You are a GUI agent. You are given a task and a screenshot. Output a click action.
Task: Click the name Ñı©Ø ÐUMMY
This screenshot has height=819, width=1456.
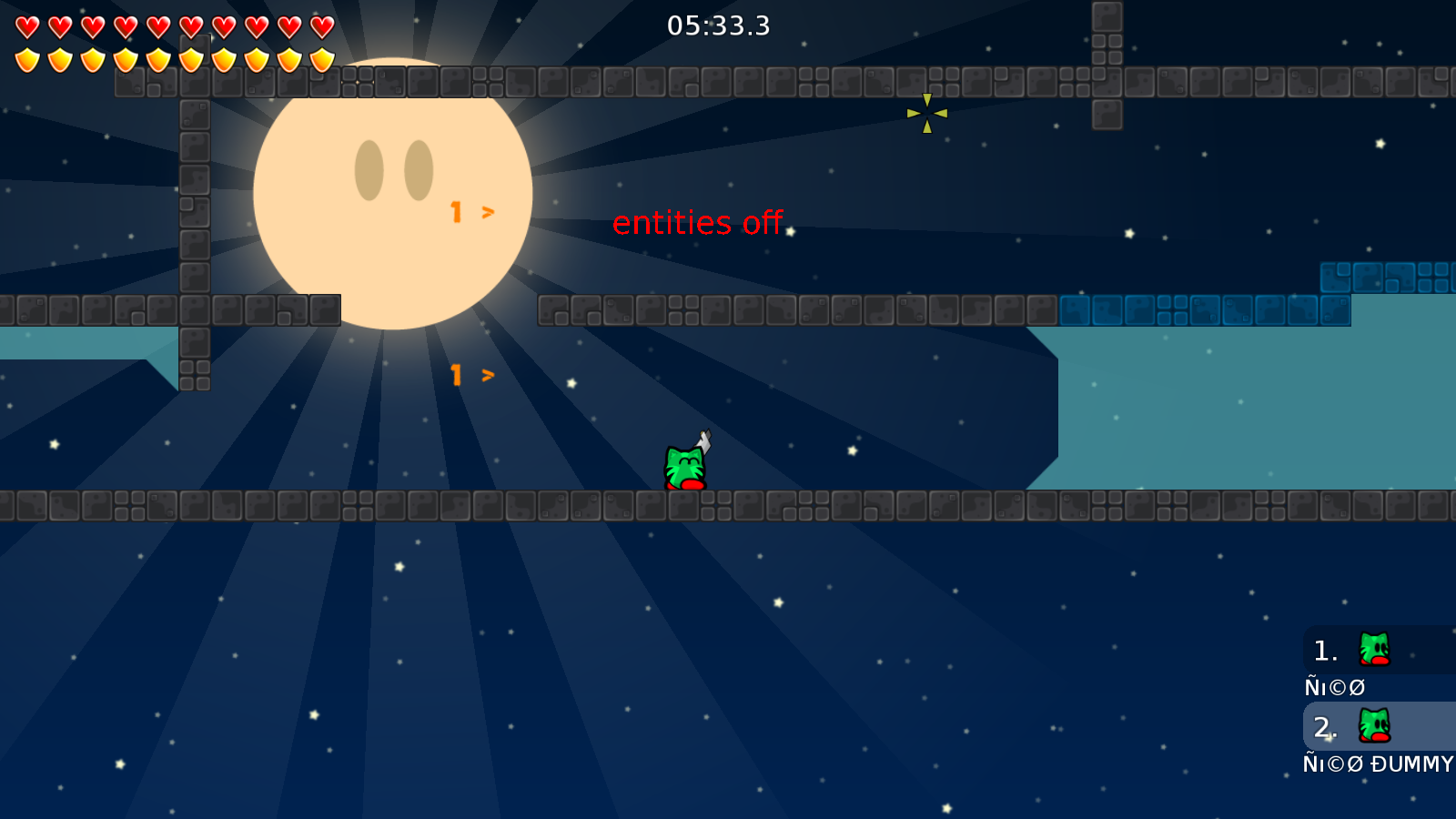(1376, 764)
